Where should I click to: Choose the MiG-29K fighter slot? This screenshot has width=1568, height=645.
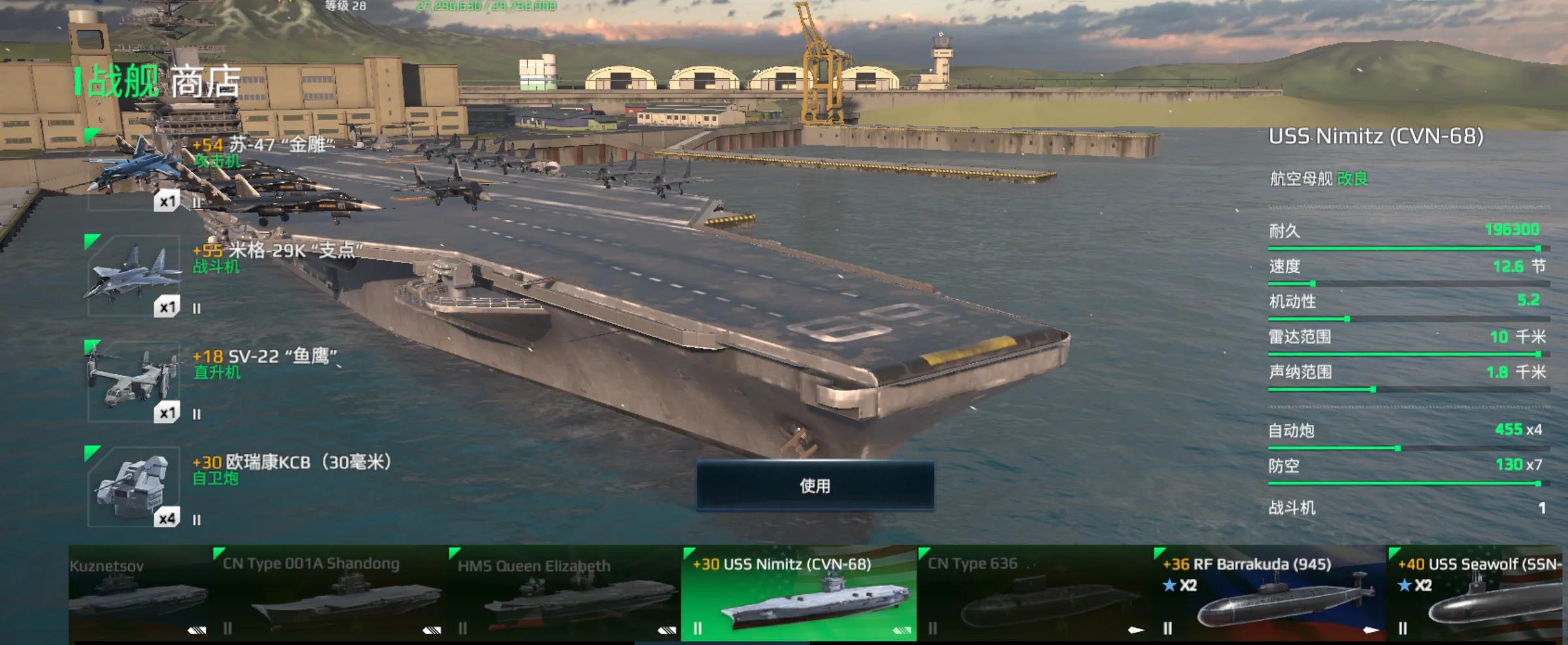coord(134,277)
